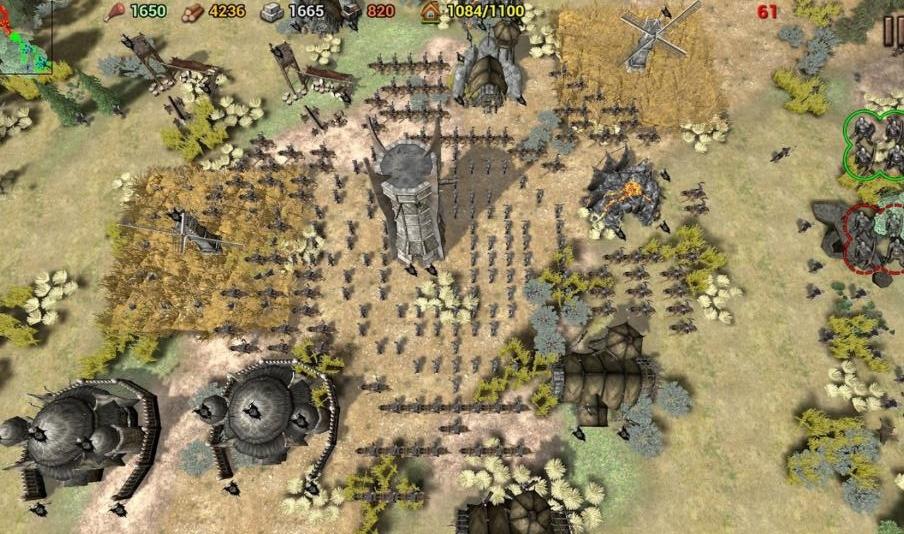Select the red-circled unit group
This screenshot has height=534, width=904.
point(872,237)
